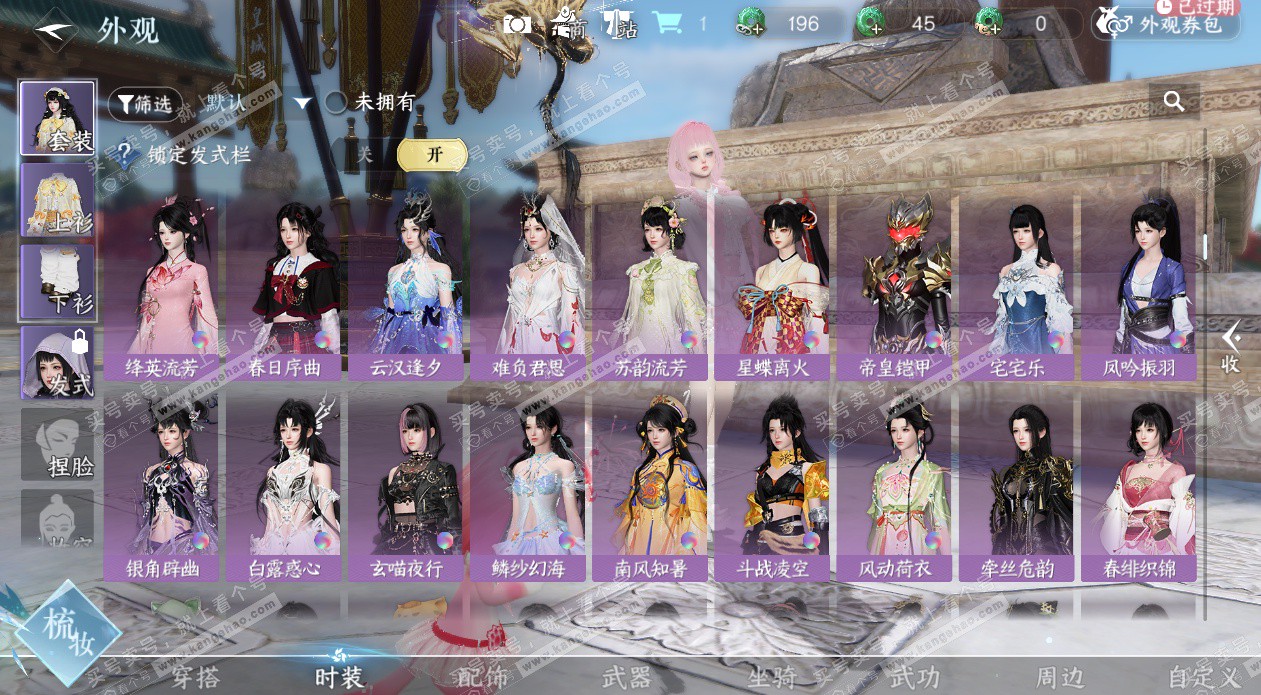Open the 外观券包 voucher pack
The height and width of the screenshot is (695, 1261).
coord(1165,23)
